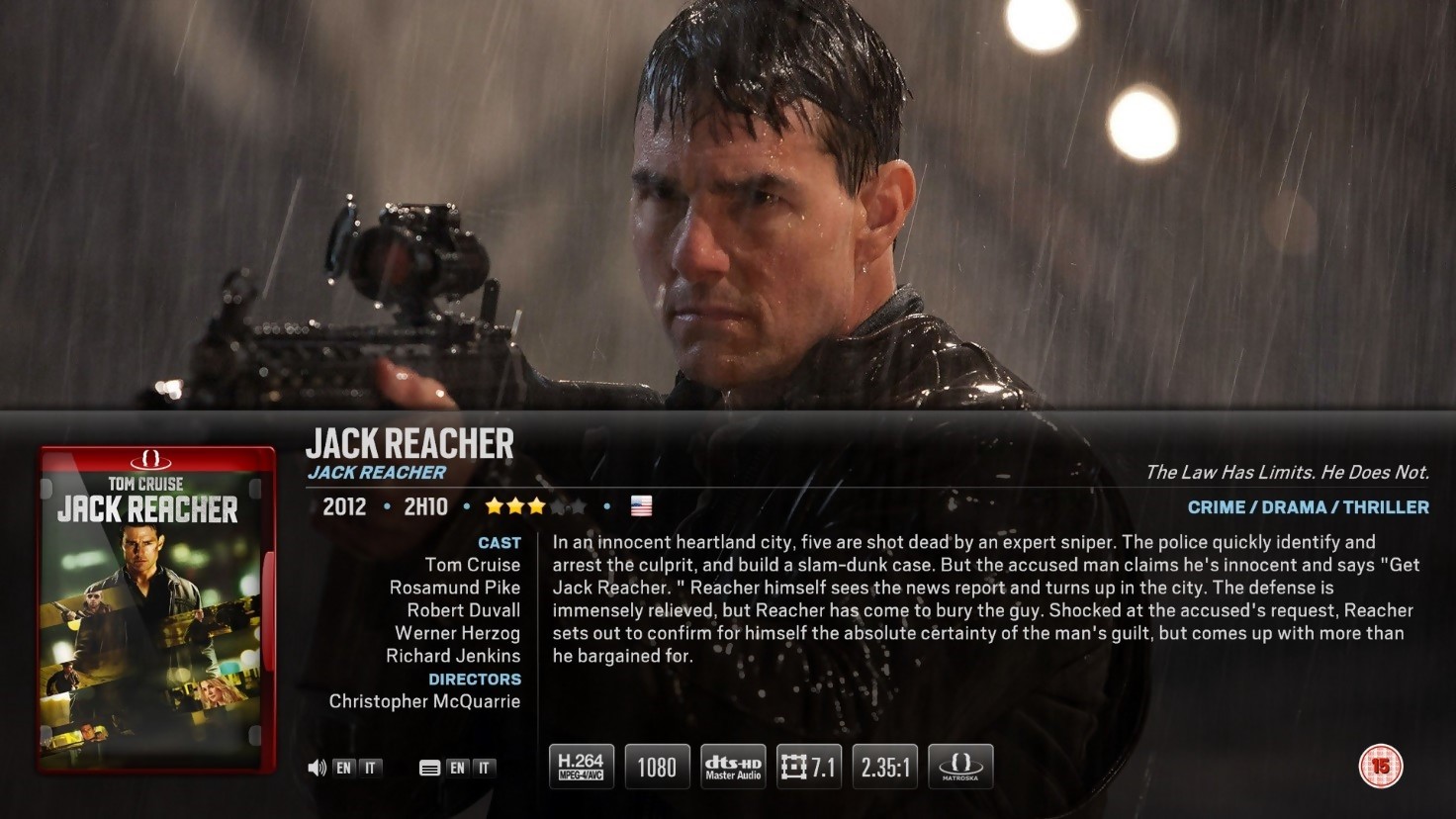
Task: Select the DTS-HD Master Audio badge
Action: tap(733, 767)
